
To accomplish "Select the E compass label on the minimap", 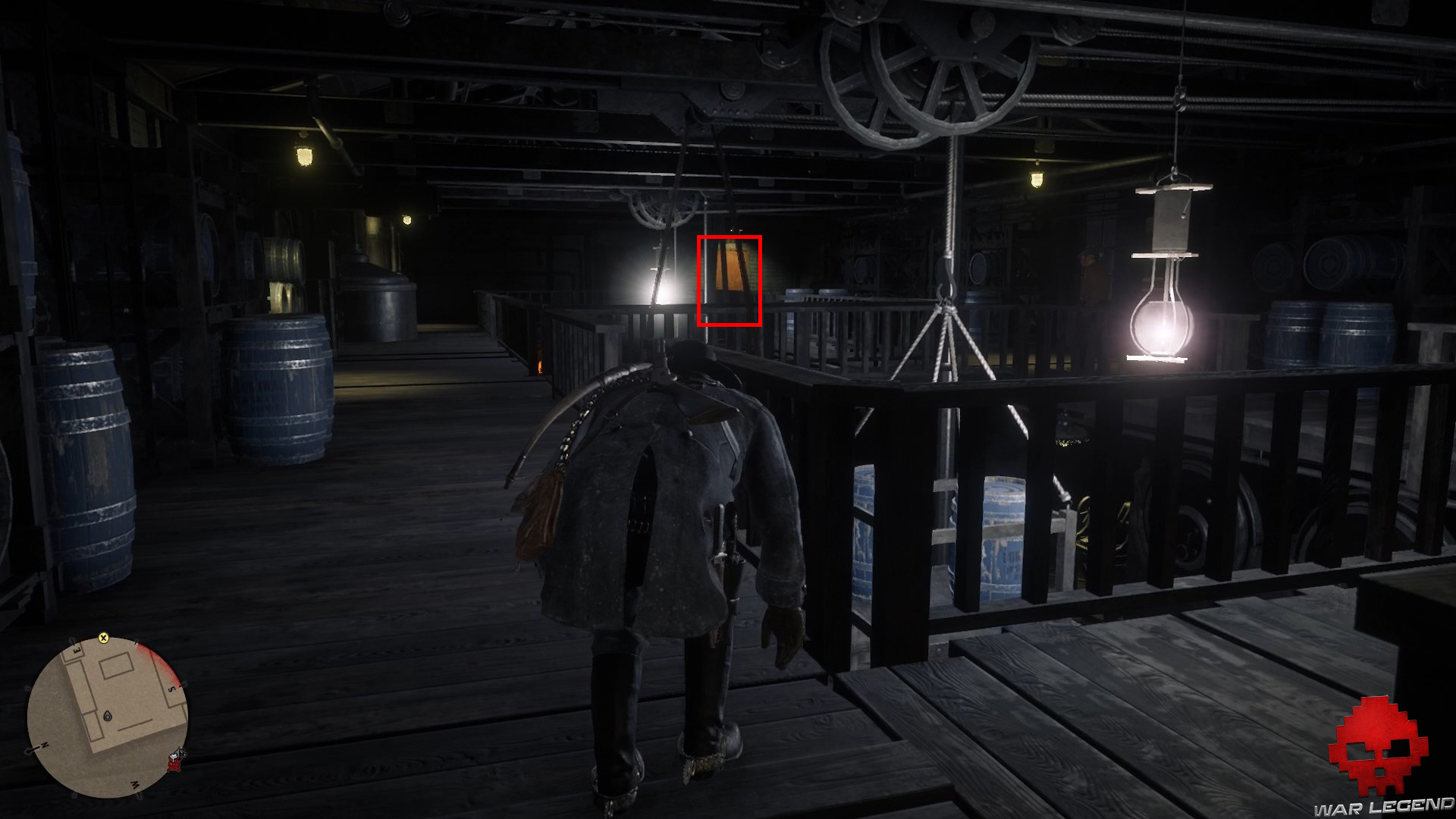I will coord(77,650).
